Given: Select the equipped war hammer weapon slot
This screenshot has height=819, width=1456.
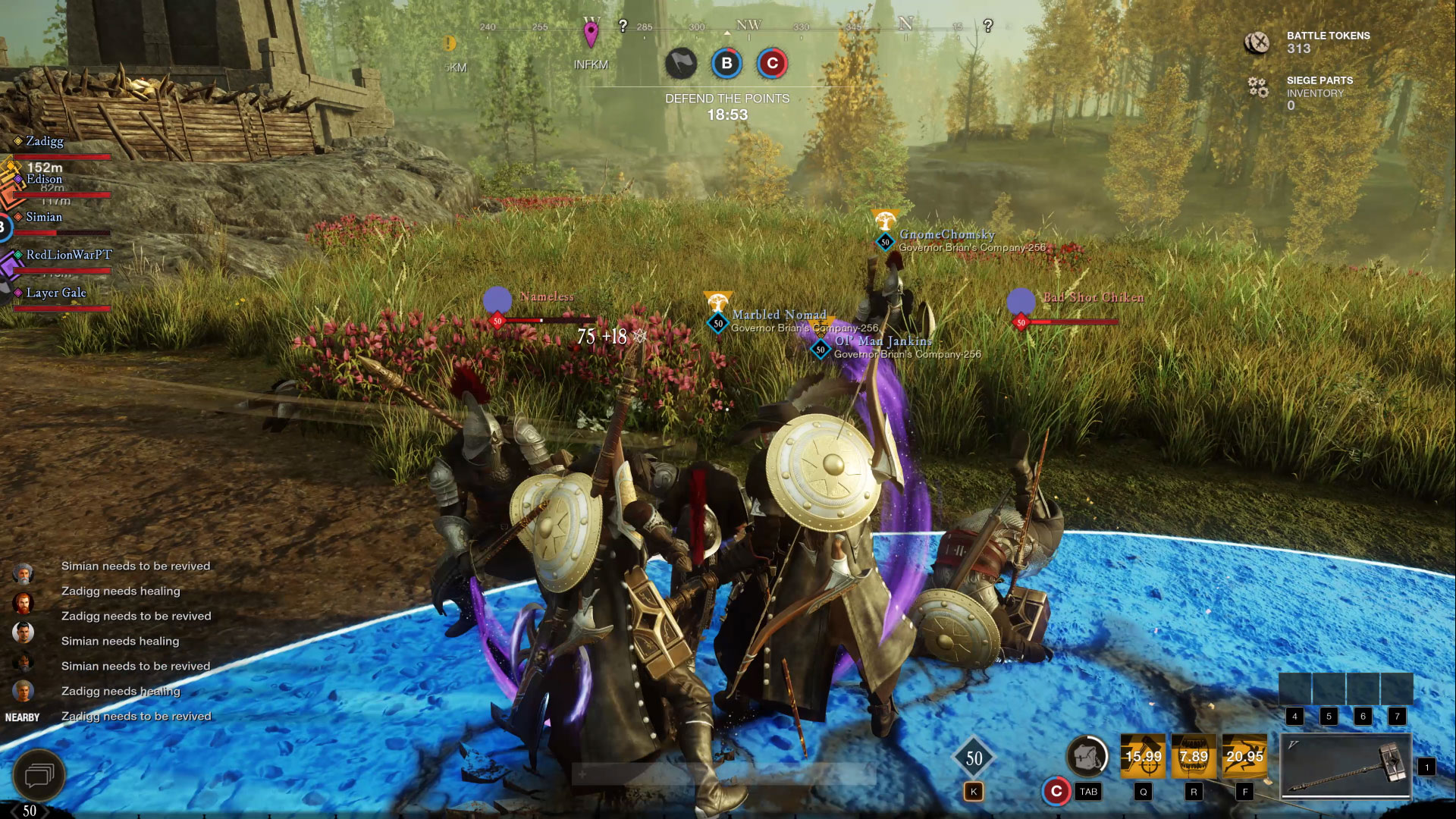Looking at the screenshot, I should (1346, 766).
